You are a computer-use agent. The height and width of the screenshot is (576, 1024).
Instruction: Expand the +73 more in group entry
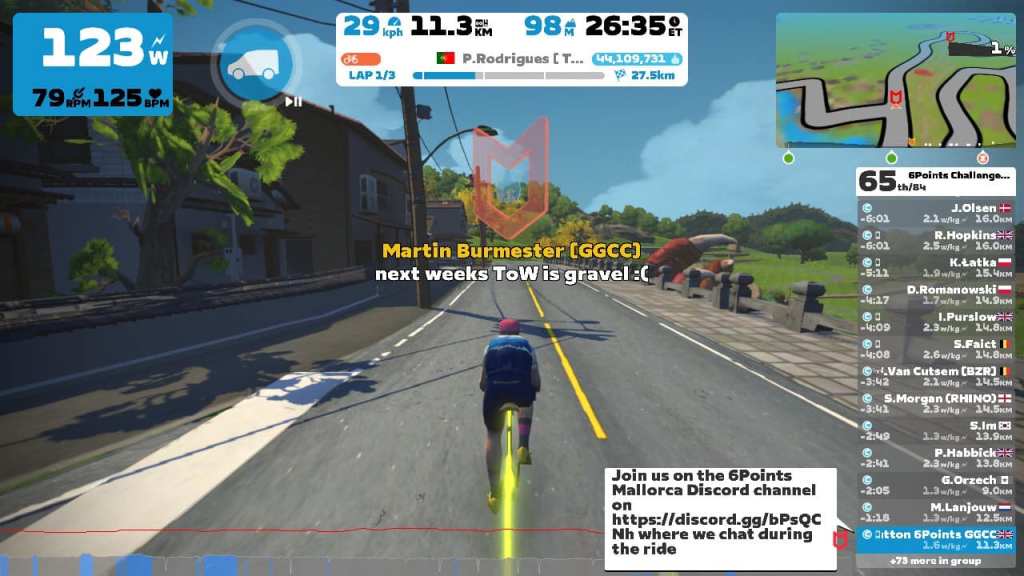[936, 561]
